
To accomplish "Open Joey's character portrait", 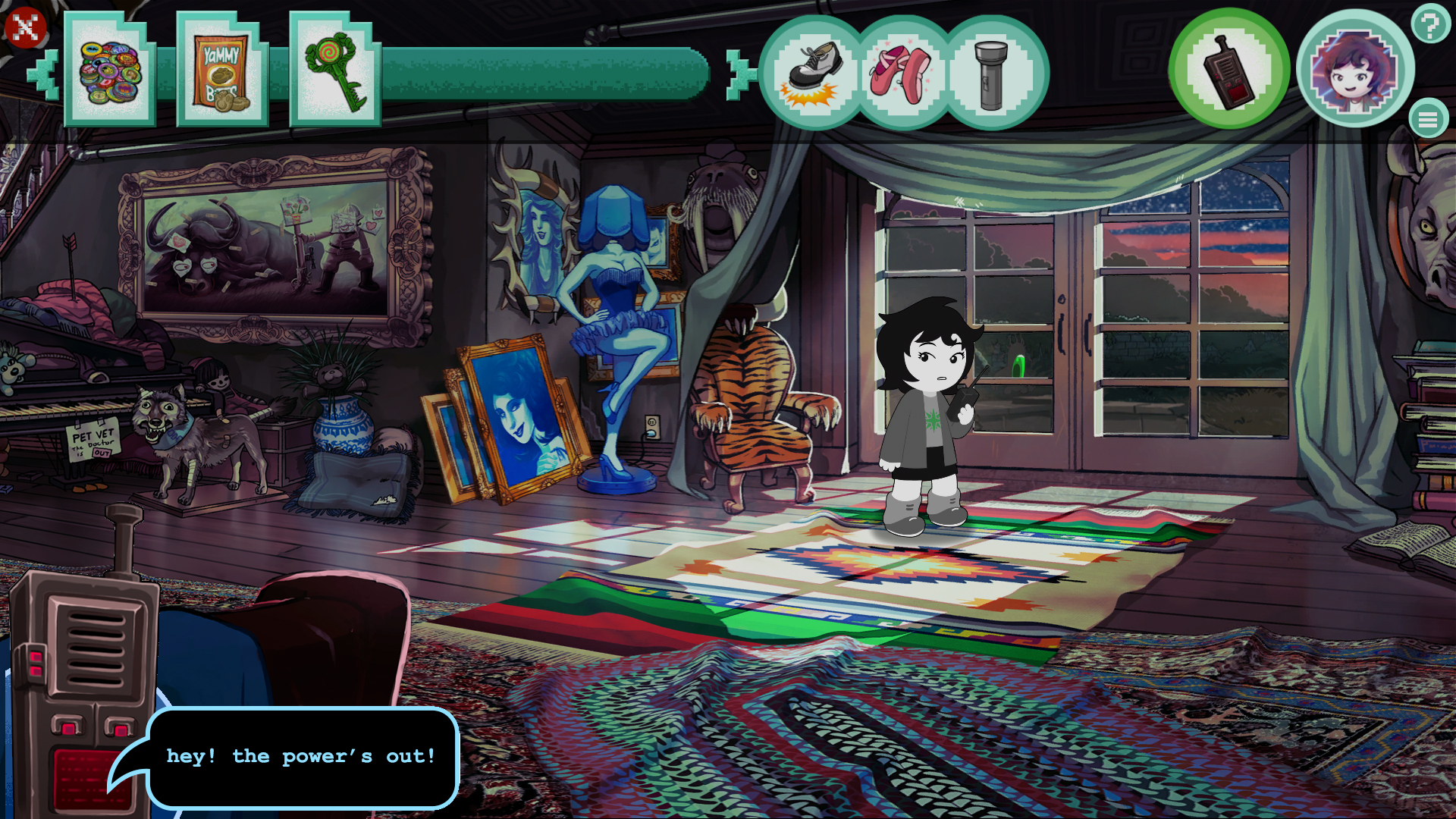I will pyautogui.click(x=1357, y=70).
